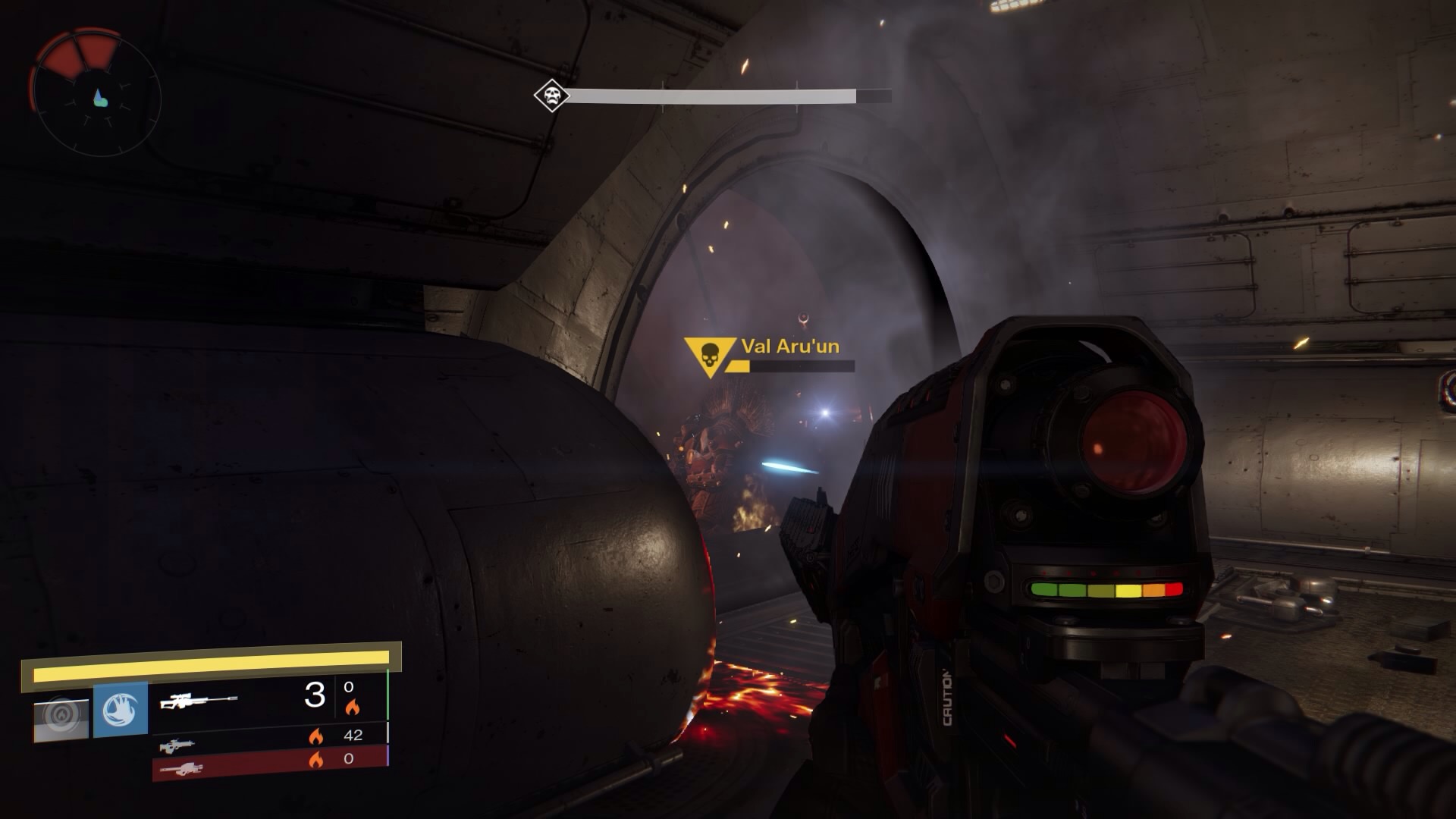Viewport: 1456px width, 819px height.
Task: Click the purple heavy ammo indicator strip
Action: click(388, 756)
